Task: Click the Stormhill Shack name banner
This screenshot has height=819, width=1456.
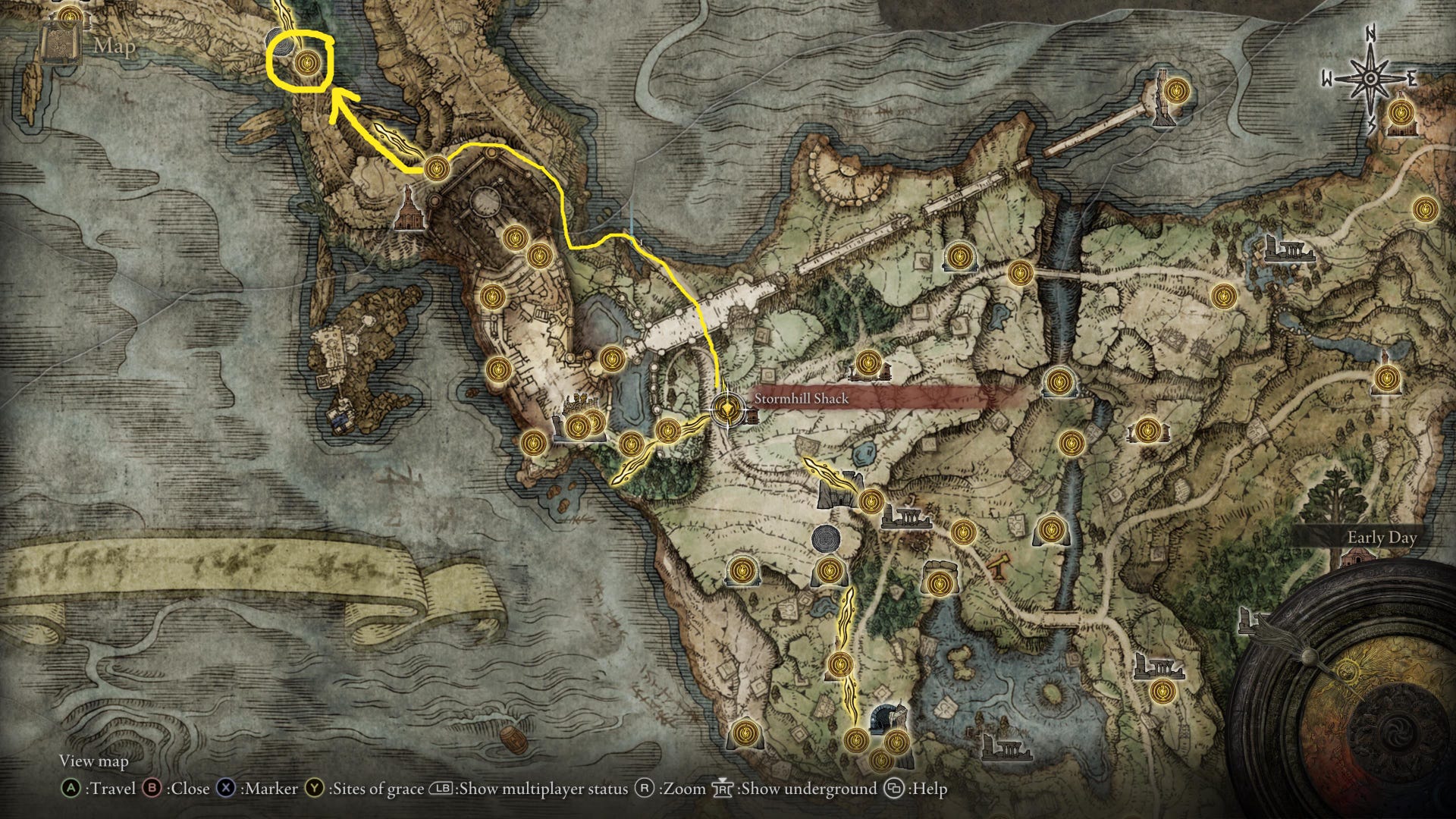Action: tap(801, 397)
